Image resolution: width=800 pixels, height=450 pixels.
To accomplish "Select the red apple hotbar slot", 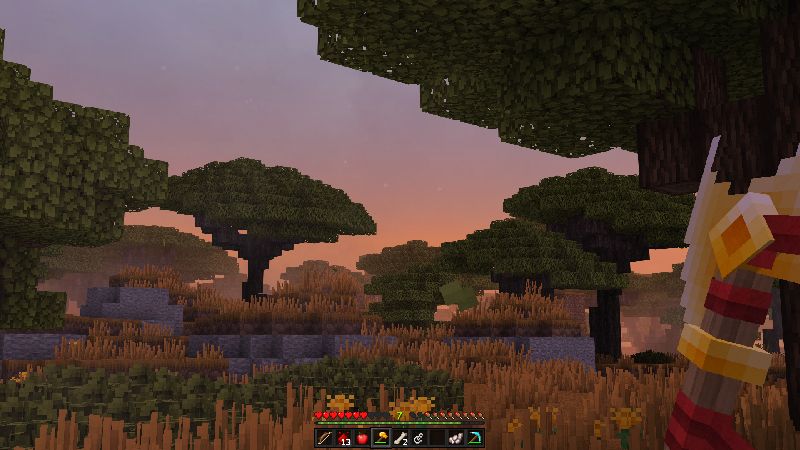I will click(x=362, y=438).
